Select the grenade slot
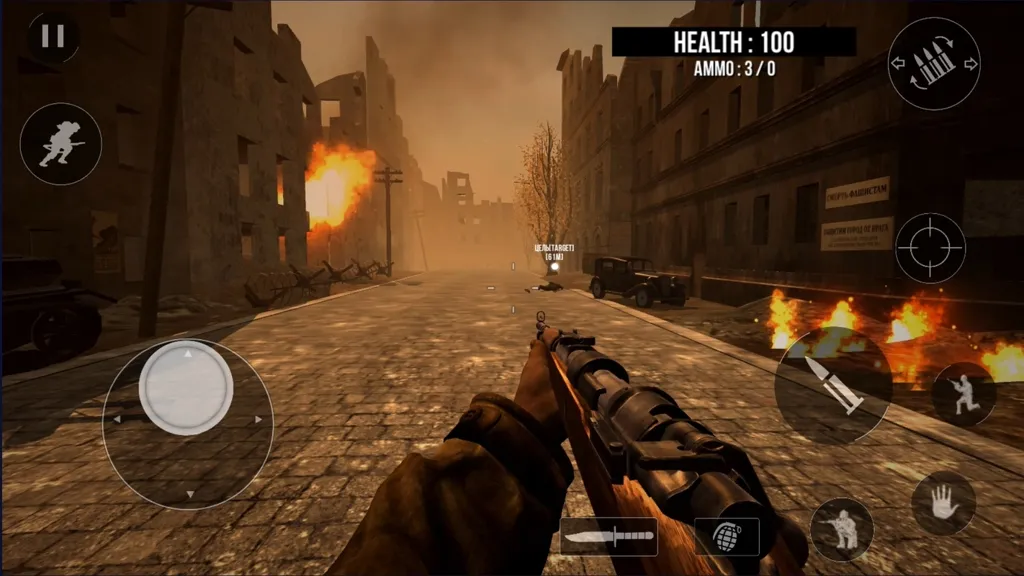Image resolution: width=1024 pixels, height=576 pixels. tap(727, 537)
